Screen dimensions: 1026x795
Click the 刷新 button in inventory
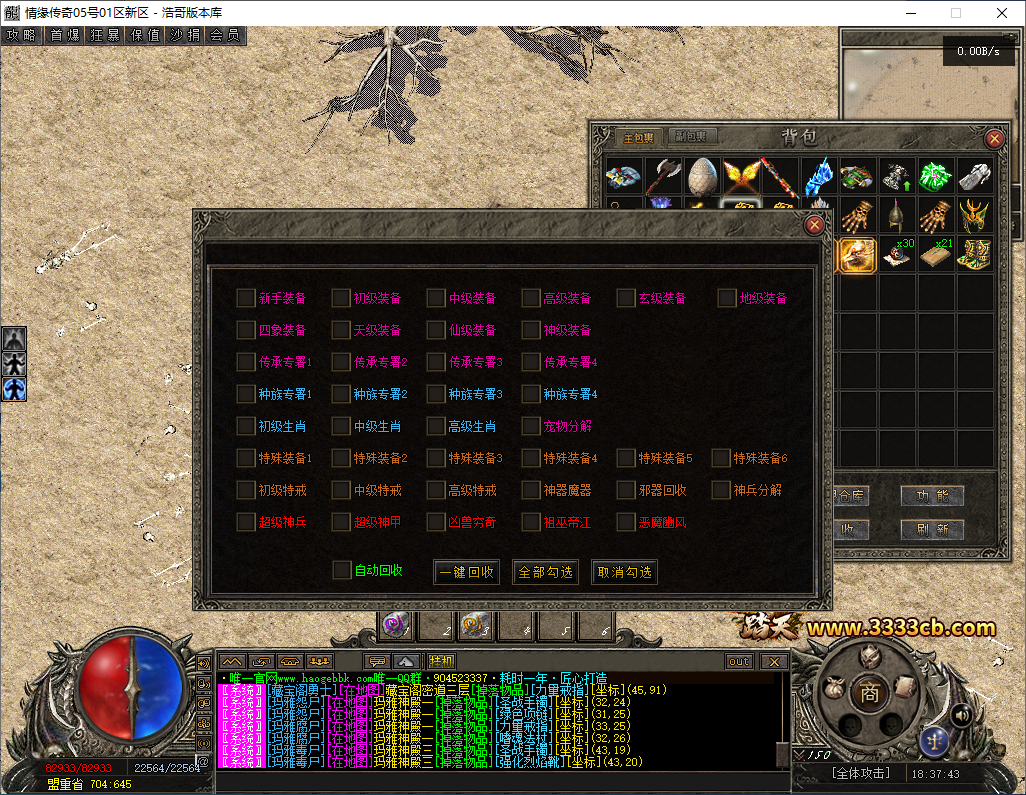[x=932, y=529]
